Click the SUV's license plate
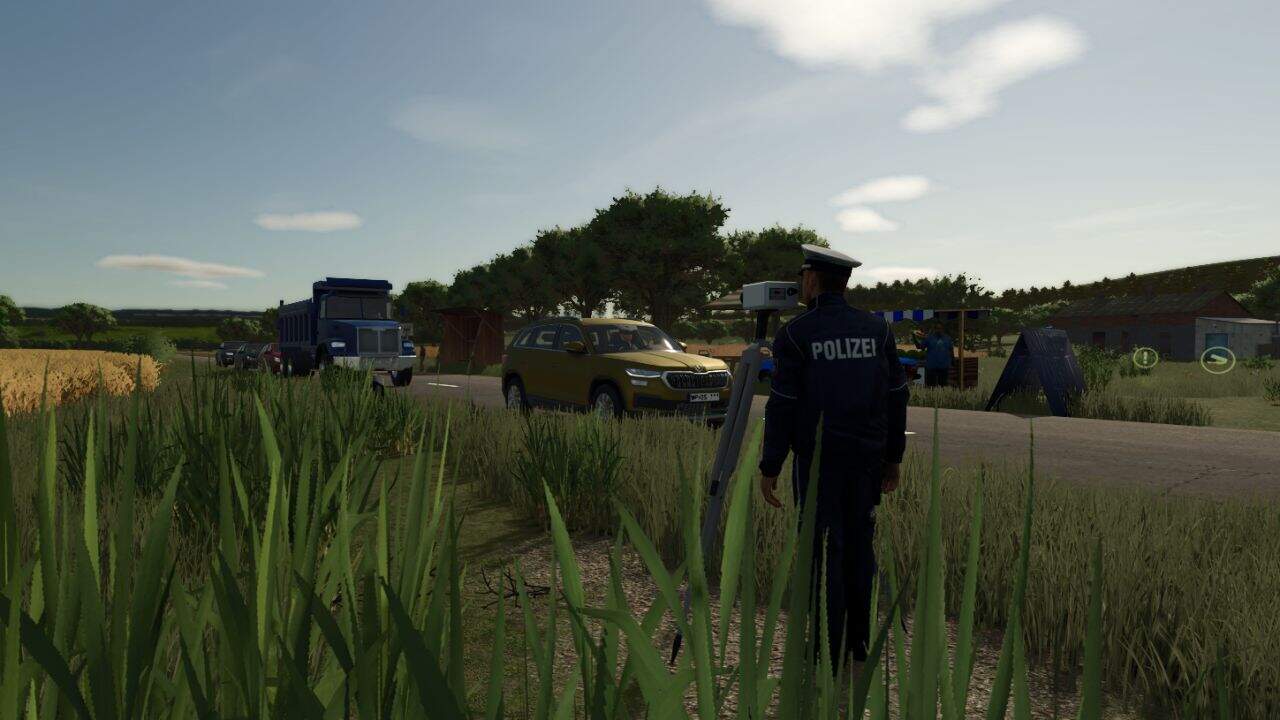This screenshot has height=720, width=1280. pyautogui.click(x=702, y=398)
